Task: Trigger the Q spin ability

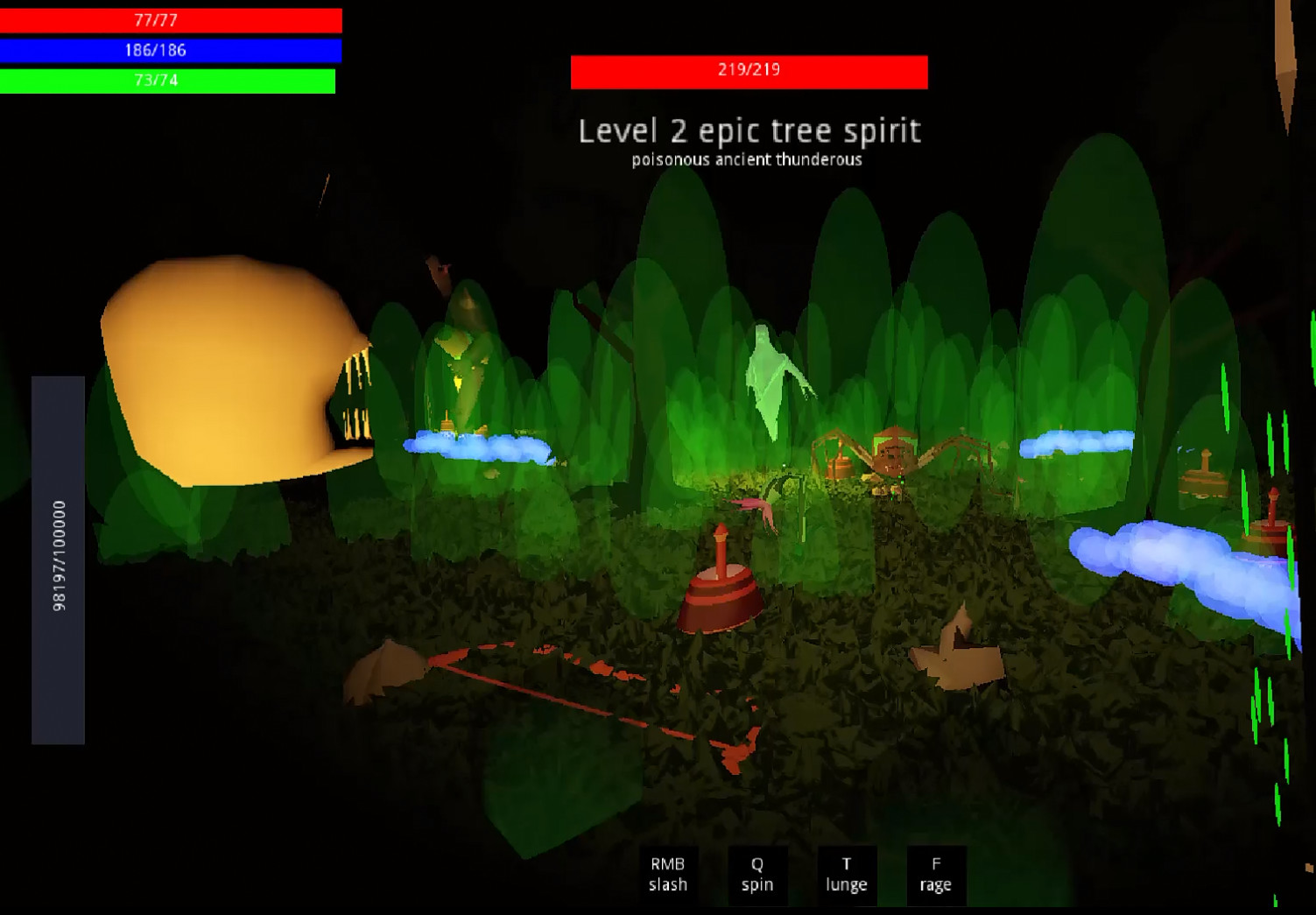Action: (x=757, y=875)
